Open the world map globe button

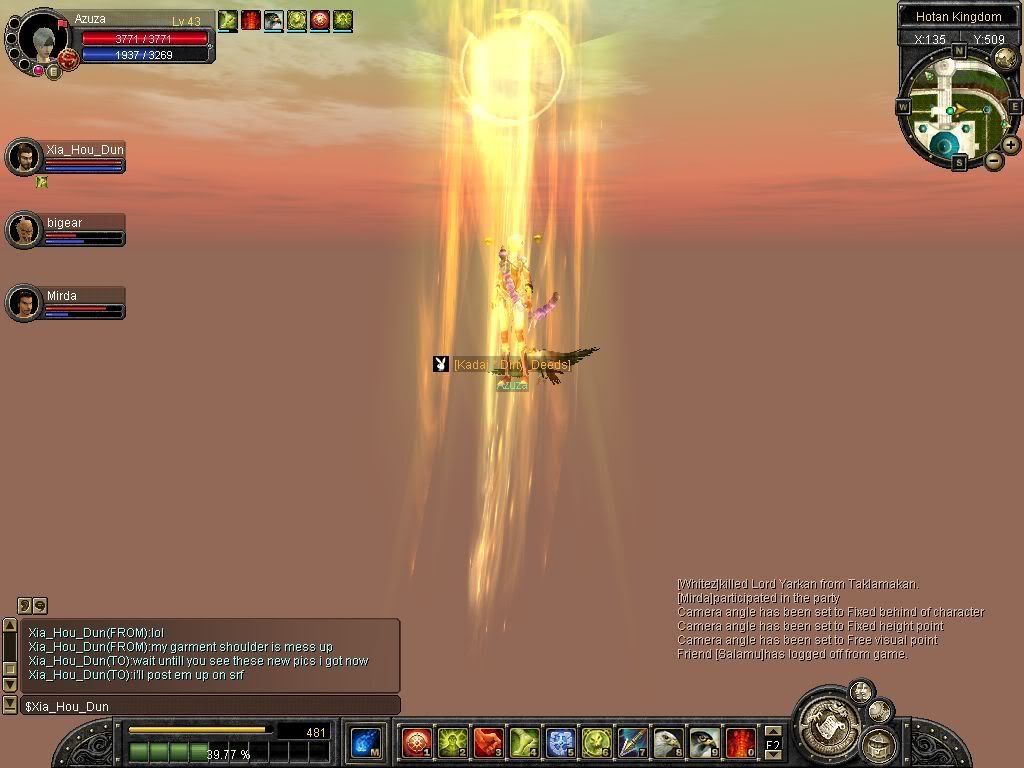click(x=1005, y=58)
